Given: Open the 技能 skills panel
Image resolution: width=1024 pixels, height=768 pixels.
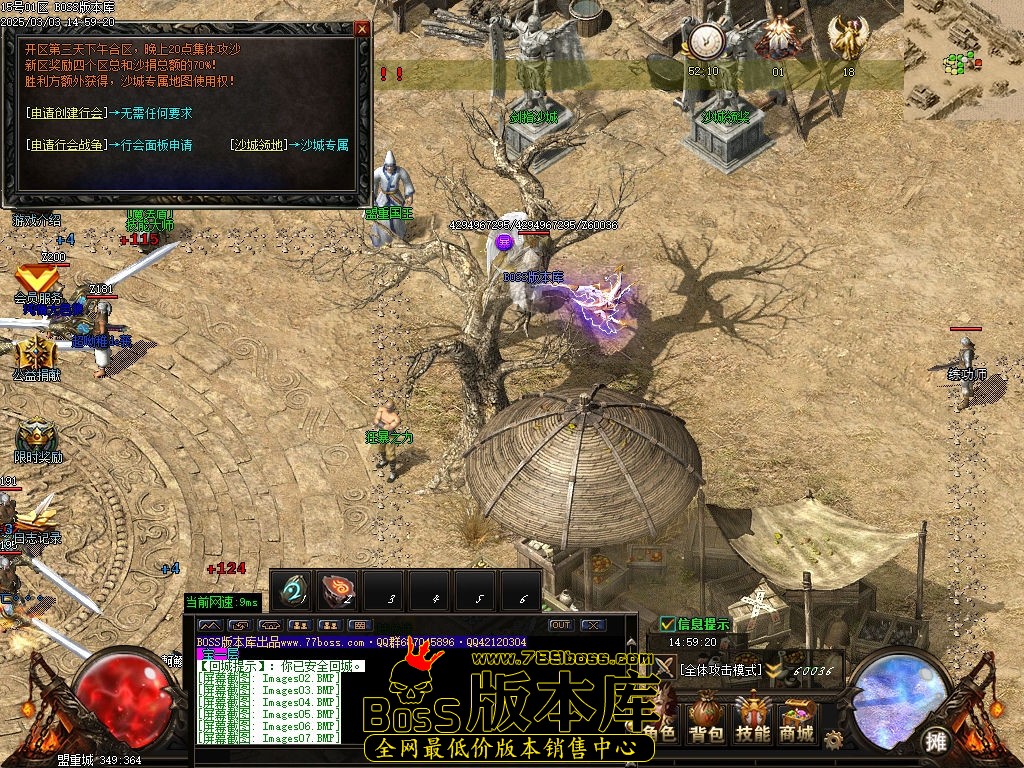Looking at the screenshot, I should point(752,718).
